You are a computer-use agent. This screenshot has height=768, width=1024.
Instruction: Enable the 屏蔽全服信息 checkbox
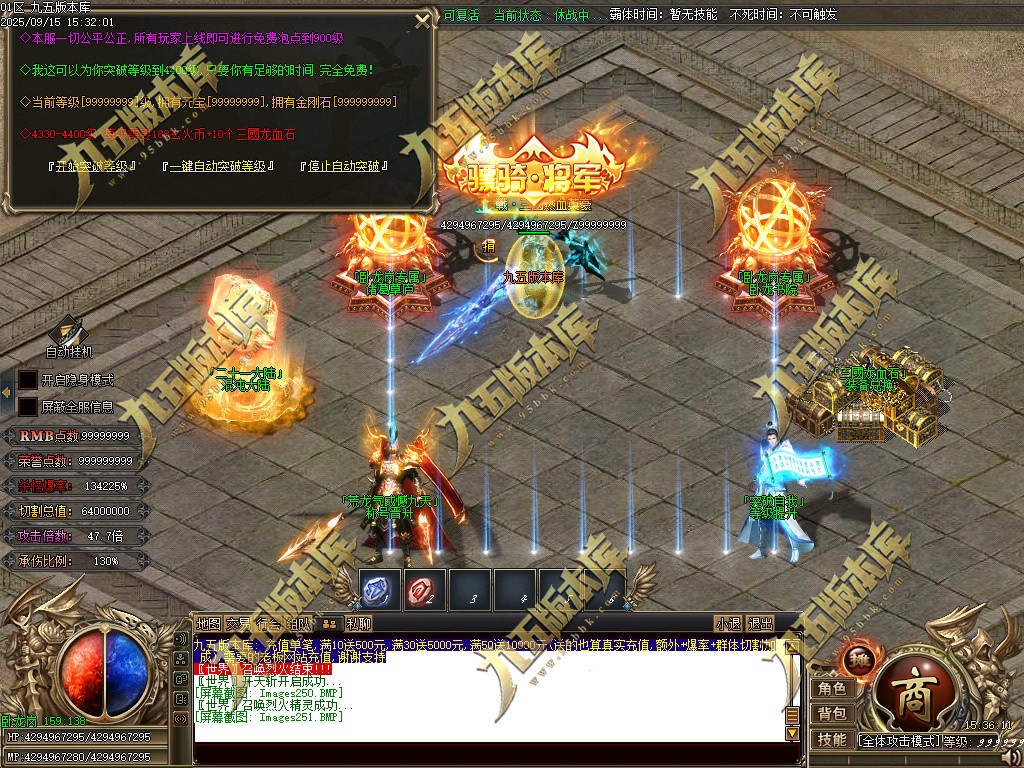pos(28,407)
